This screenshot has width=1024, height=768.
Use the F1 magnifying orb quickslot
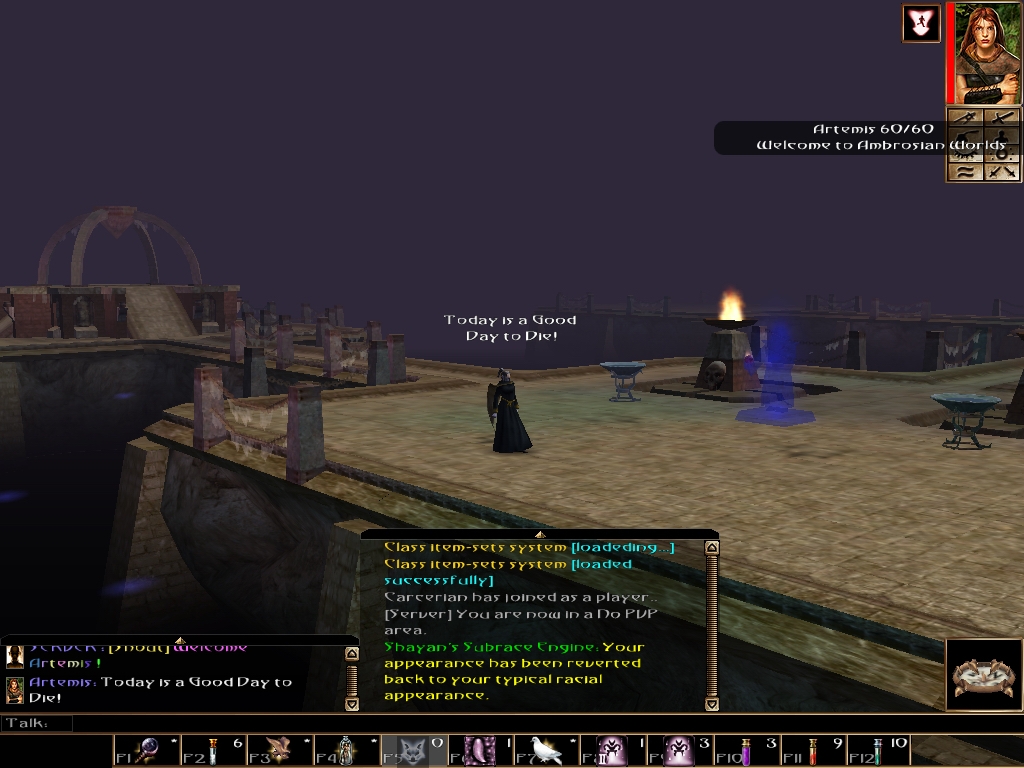tap(148, 750)
